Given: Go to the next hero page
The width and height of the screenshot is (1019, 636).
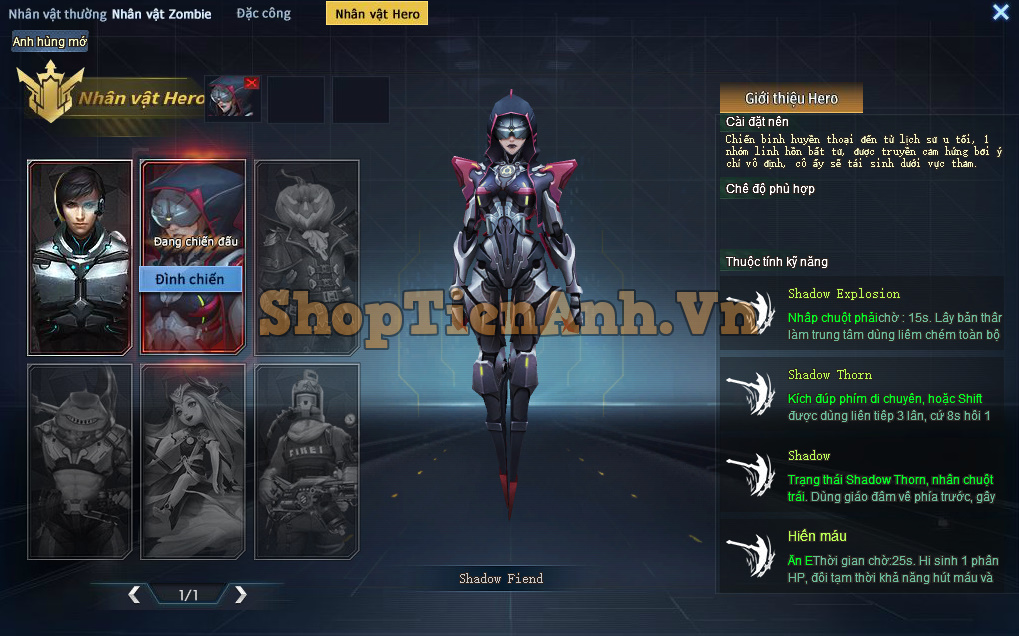Looking at the screenshot, I should coord(240,595).
